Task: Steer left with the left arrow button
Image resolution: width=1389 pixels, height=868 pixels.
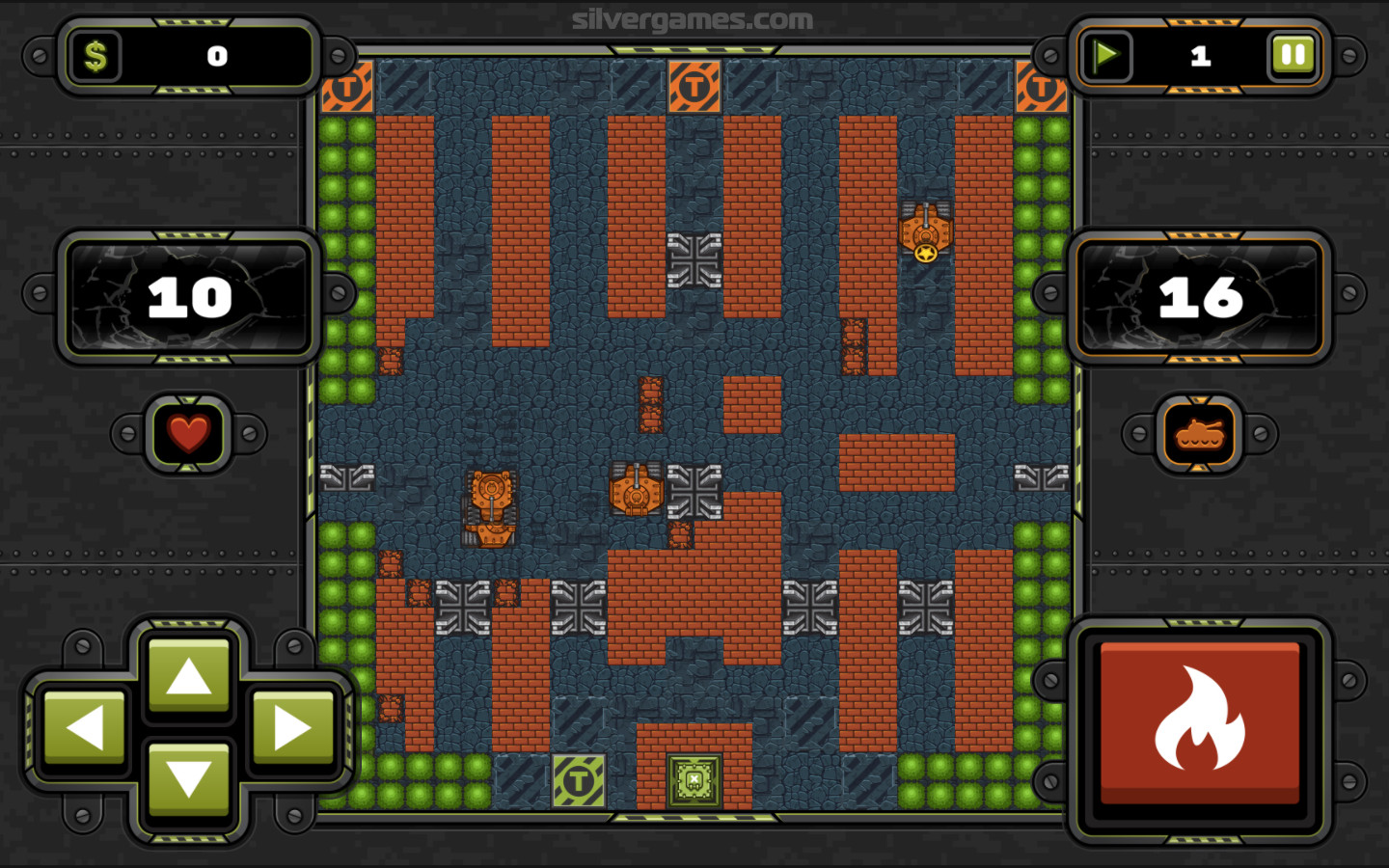Action: [x=85, y=726]
